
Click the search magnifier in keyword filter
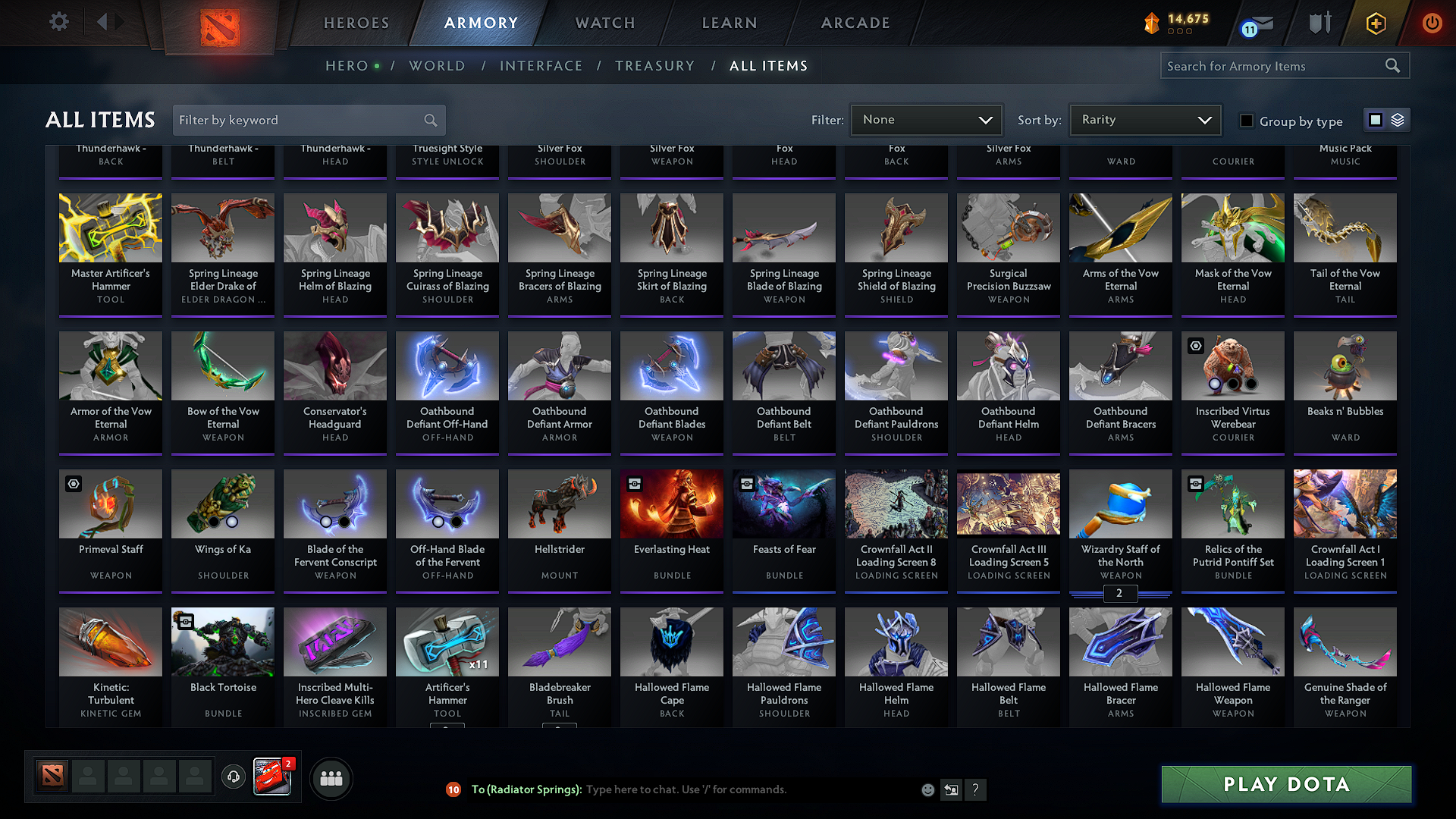click(x=429, y=120)
